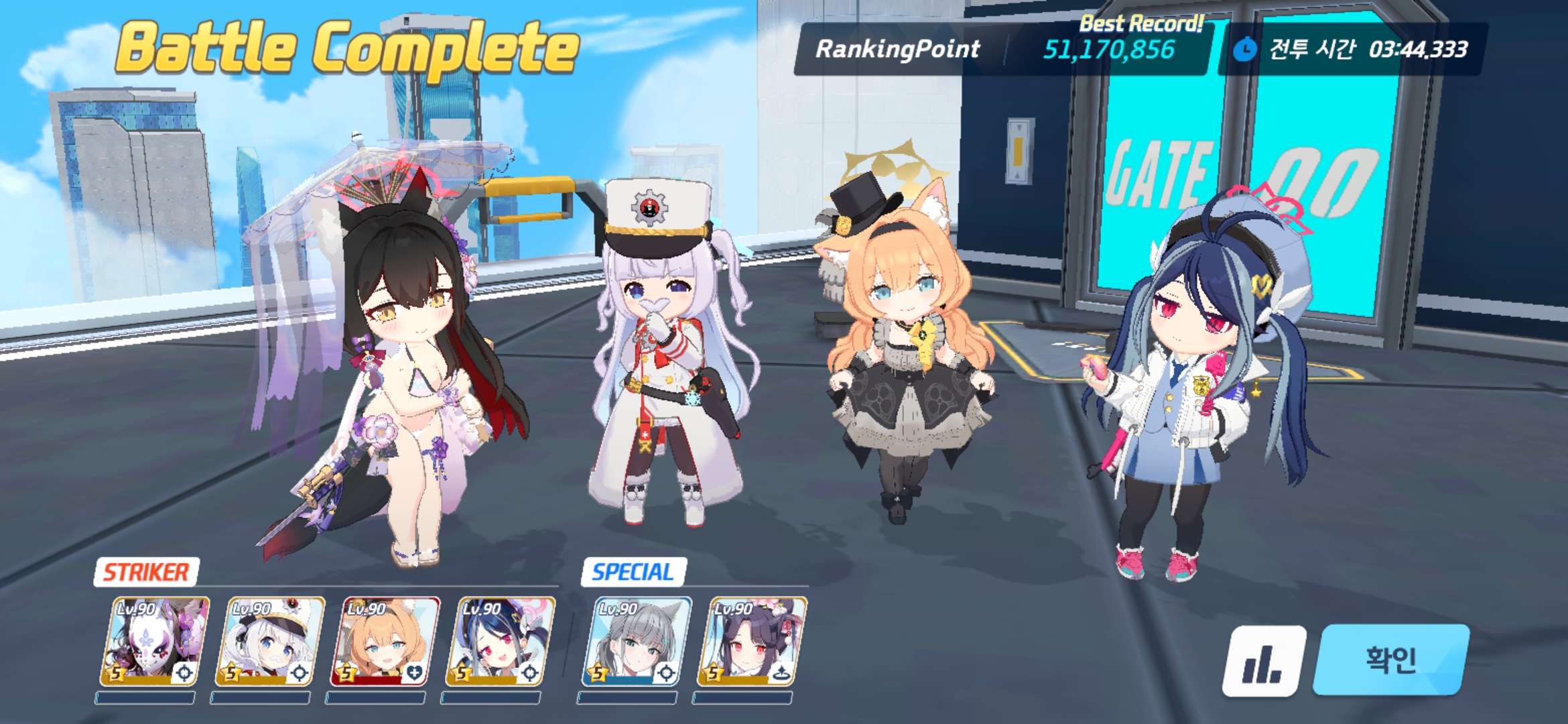Choose the black-haired red-eyed special portrait
Image resolution: width=1568 pixels, height=724 pixels.
(751, 642)
